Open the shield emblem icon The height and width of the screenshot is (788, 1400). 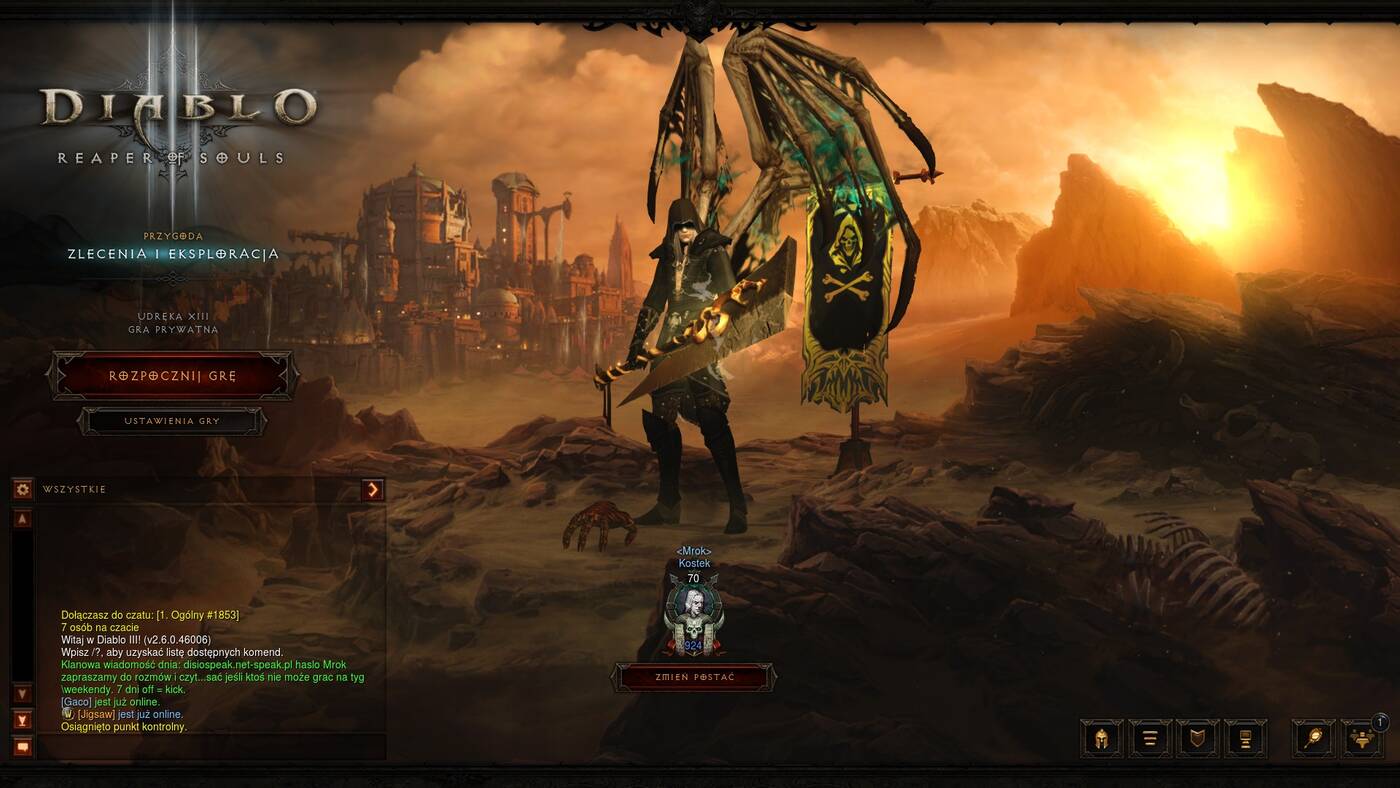coord(1198,739)
